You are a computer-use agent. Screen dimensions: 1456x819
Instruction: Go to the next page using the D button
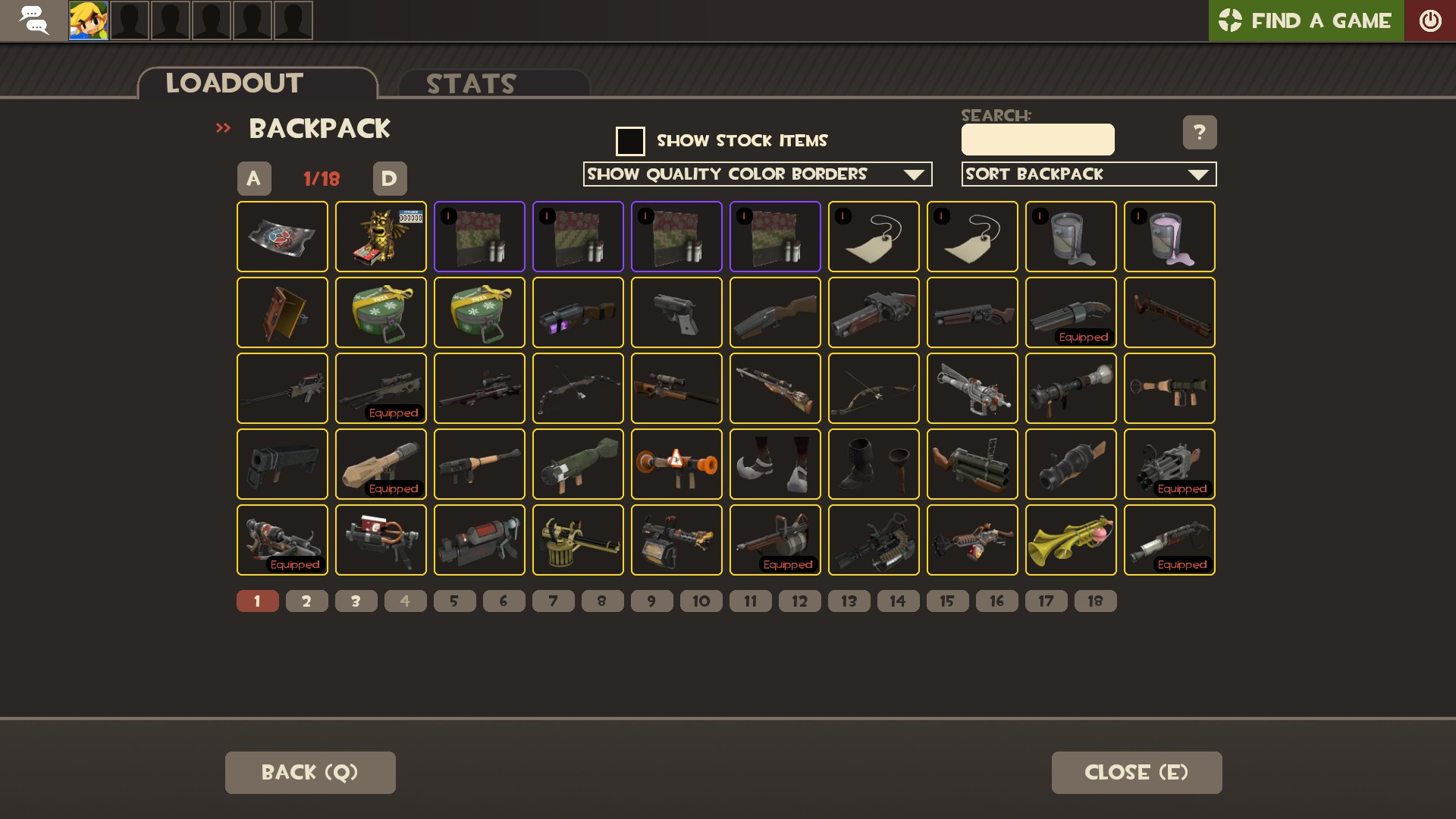389,178
